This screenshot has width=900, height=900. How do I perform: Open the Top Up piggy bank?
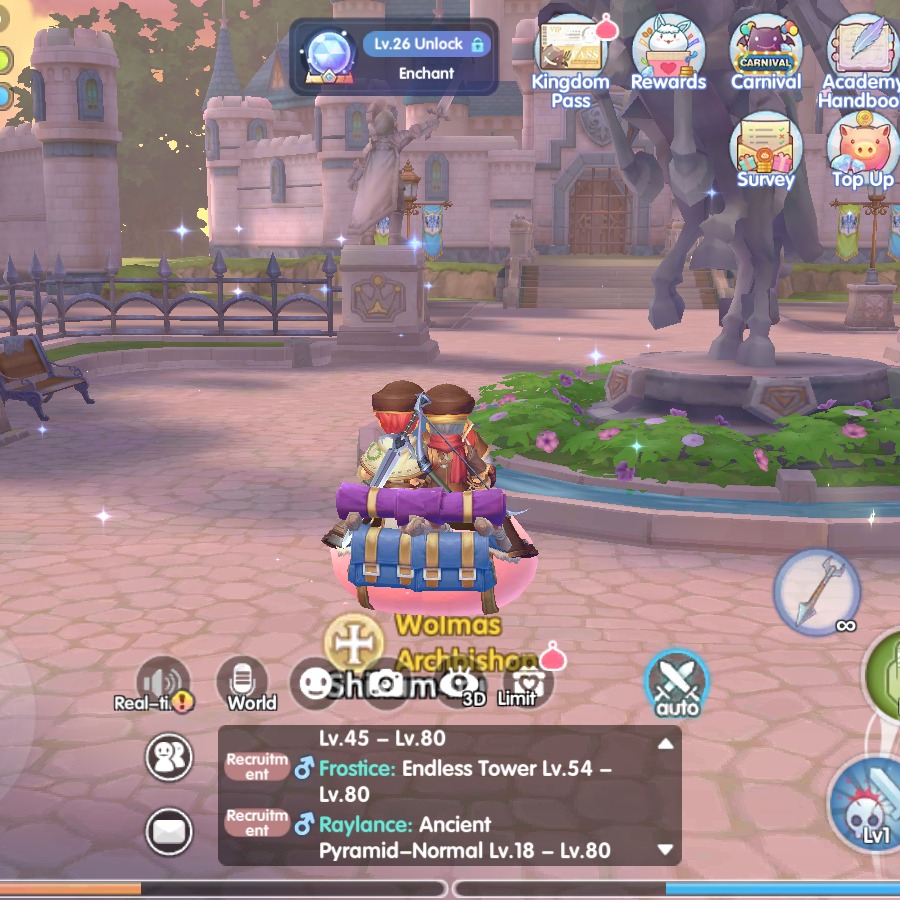point(862,148)
